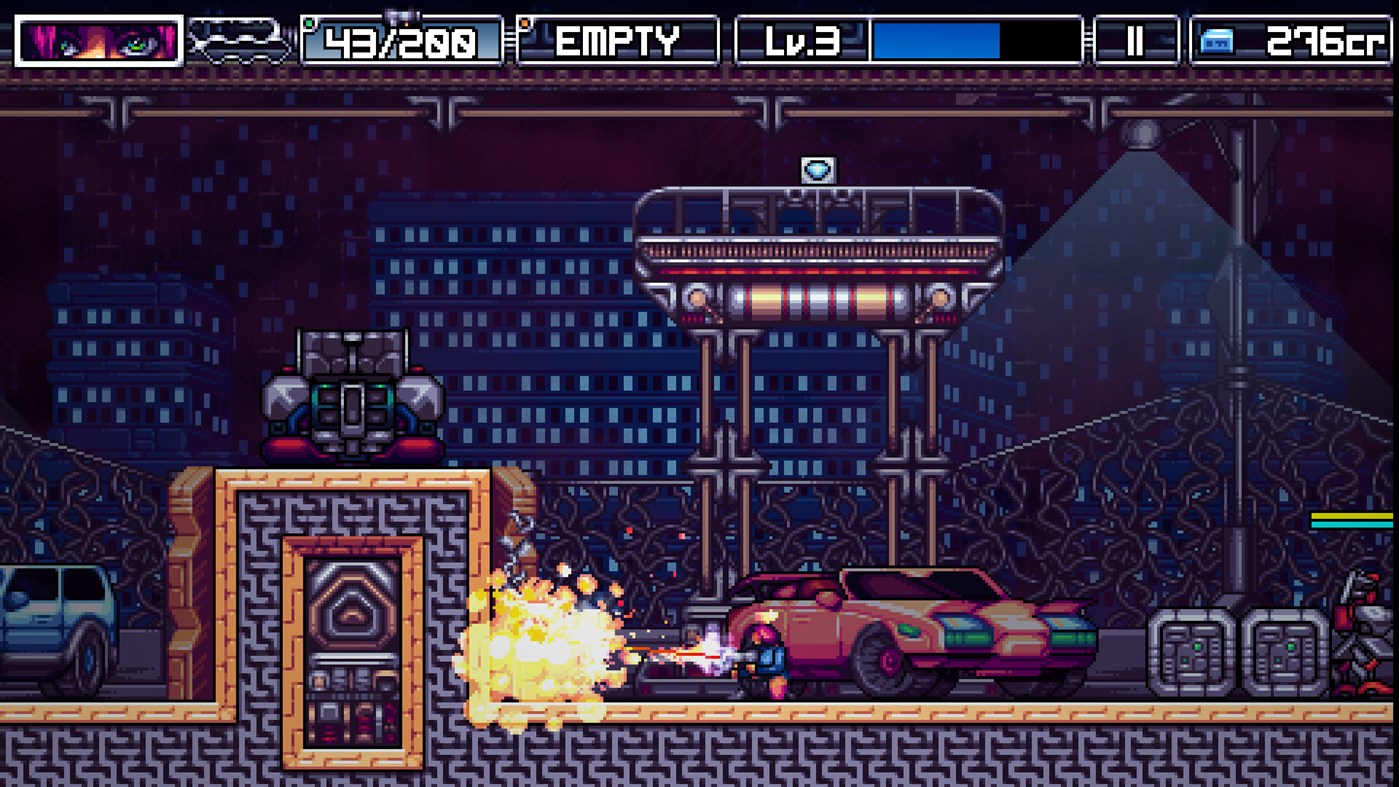Click the floating diamond pickup above the platform

point(819,169)
